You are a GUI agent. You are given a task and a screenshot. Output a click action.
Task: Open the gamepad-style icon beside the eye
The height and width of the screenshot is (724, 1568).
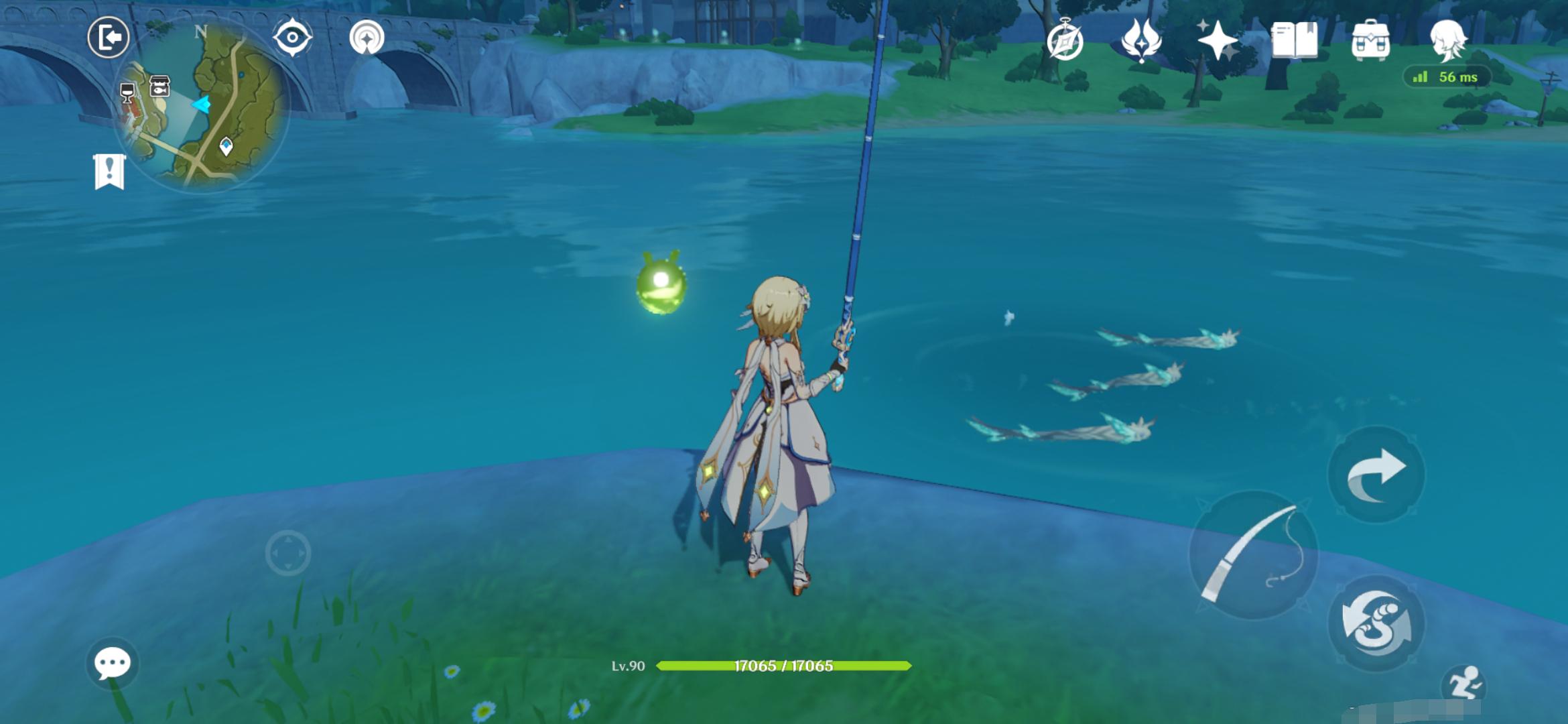[x=367, y=38]
